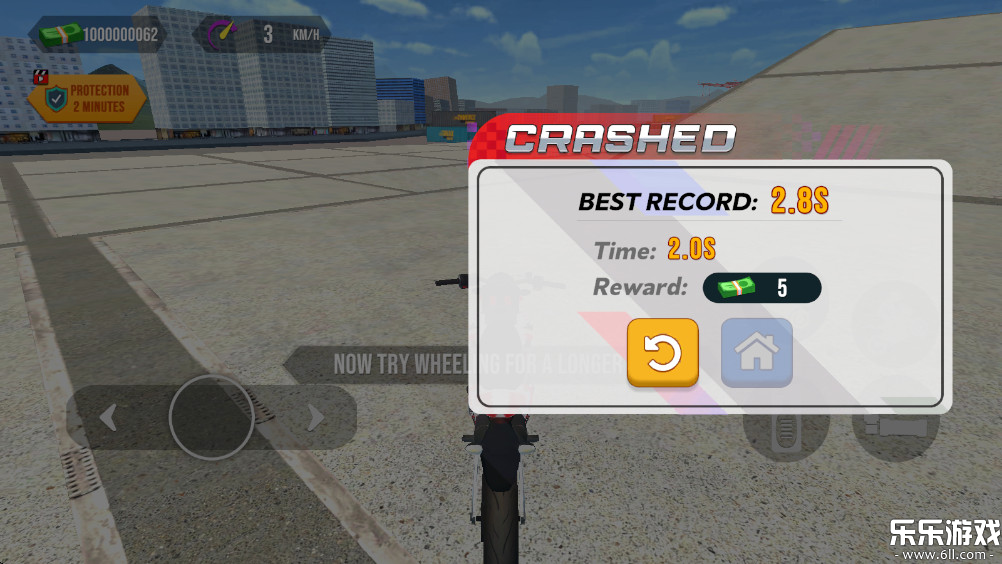
Task: Tap the left steering arrow
Action: coord(108,417)
